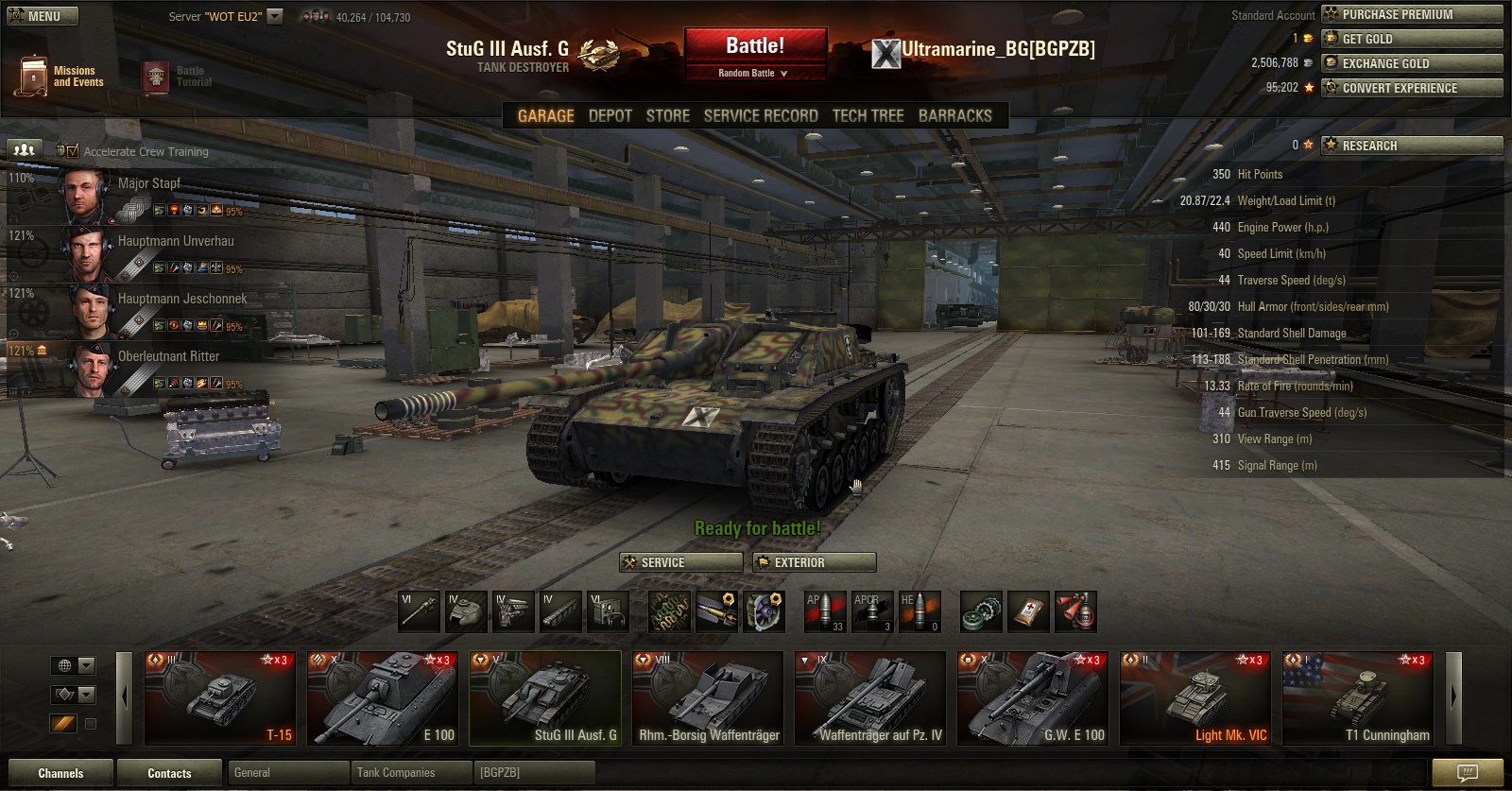
Task: Open vehicle SERVICE options
Action: [680, 562]
